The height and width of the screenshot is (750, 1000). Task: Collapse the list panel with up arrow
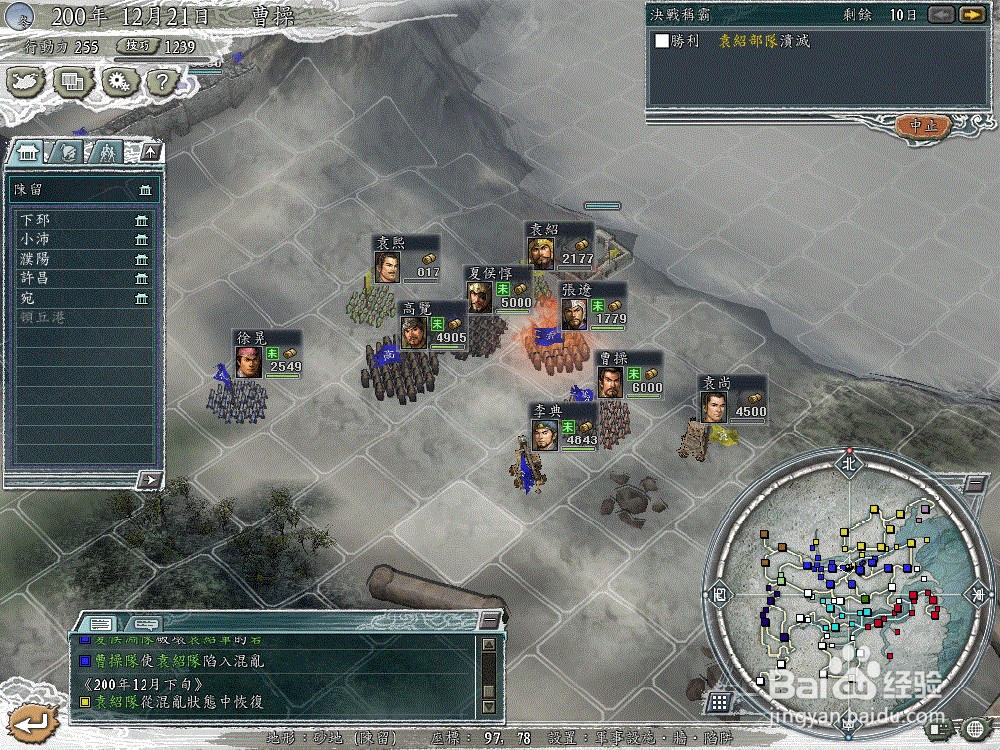(x=150, y=152)
